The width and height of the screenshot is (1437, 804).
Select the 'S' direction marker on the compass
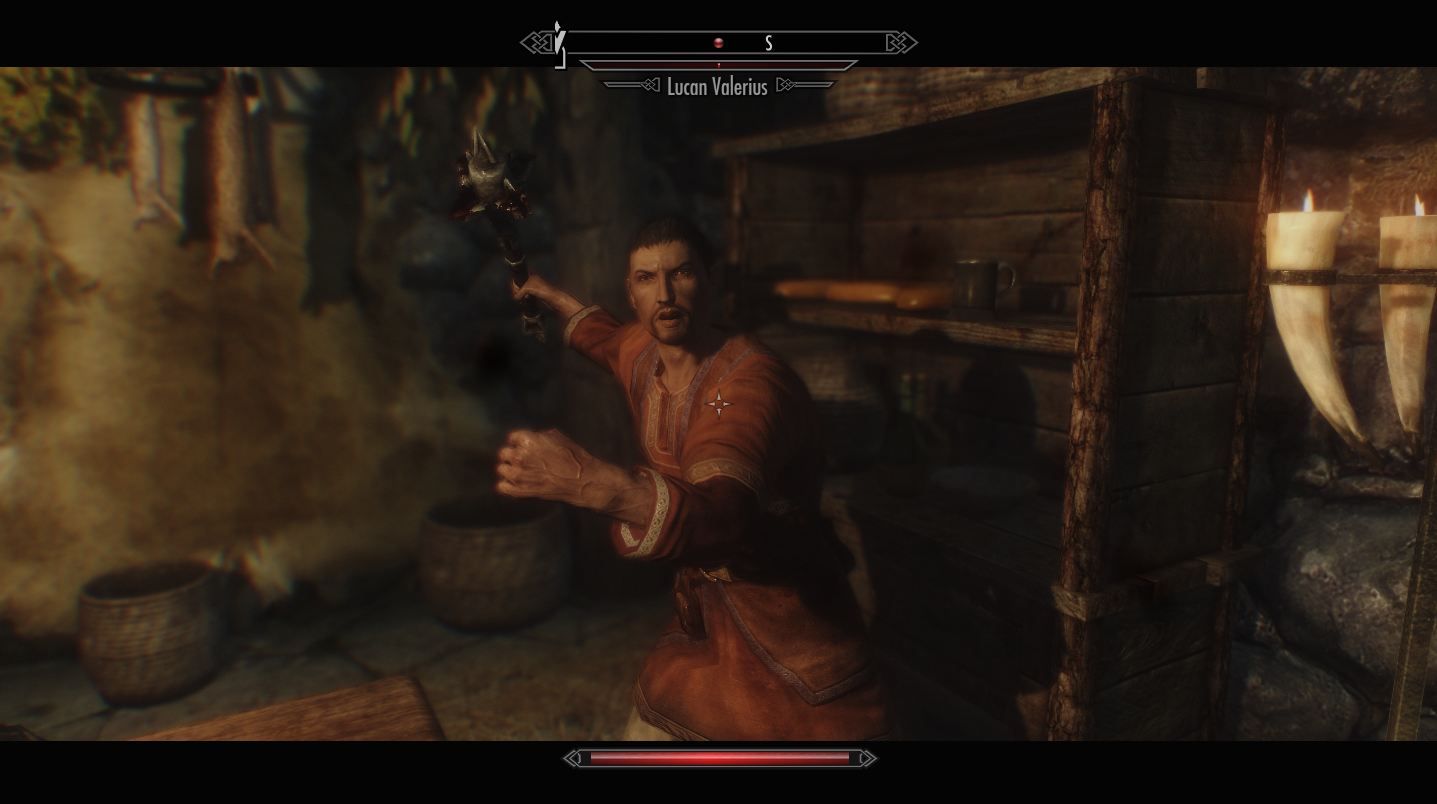(x=768, y=43)
